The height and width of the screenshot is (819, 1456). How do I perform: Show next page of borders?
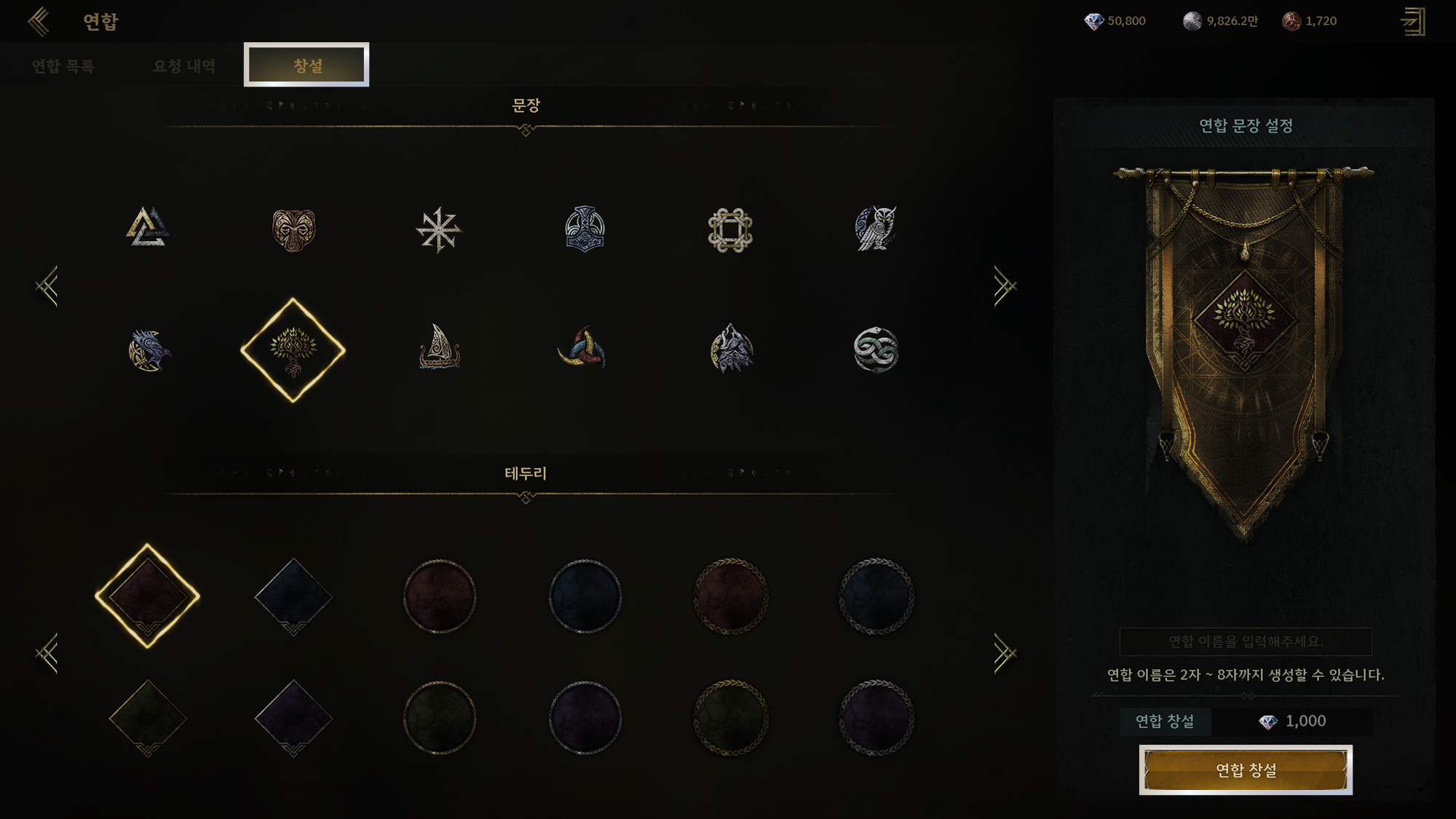1004,654
